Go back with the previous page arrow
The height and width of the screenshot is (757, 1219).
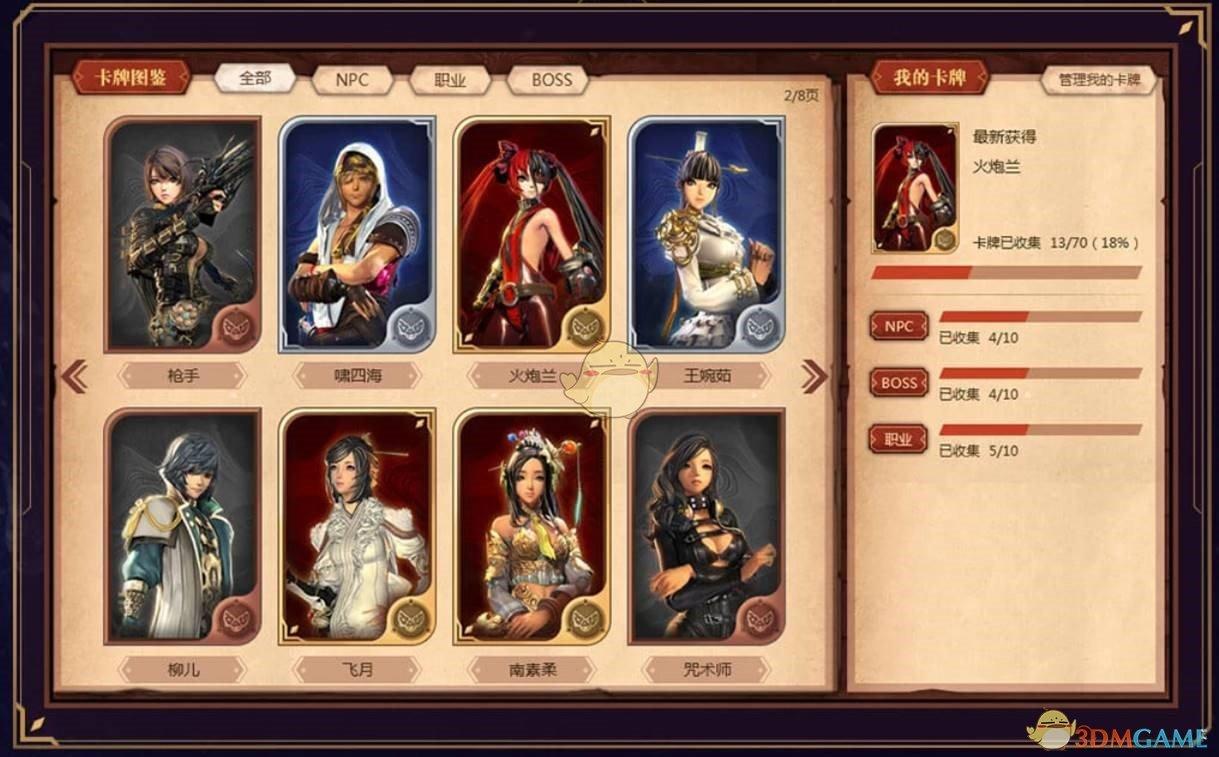click(75, 376)
